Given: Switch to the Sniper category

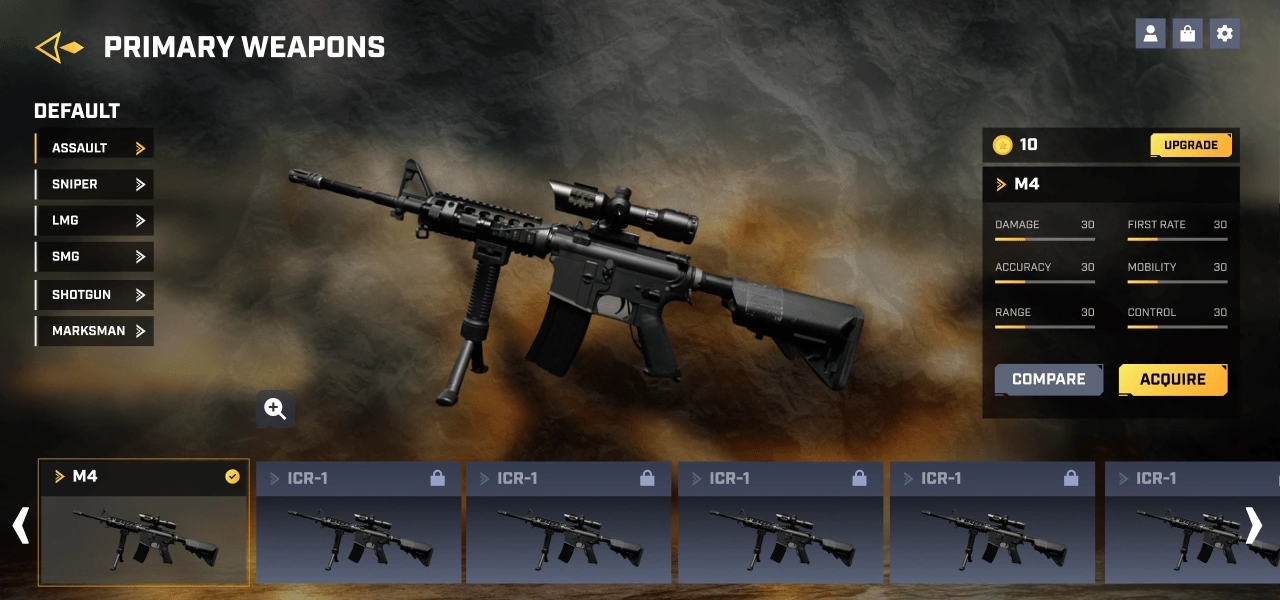Looking at the screenshot, I should coord(94,184).
